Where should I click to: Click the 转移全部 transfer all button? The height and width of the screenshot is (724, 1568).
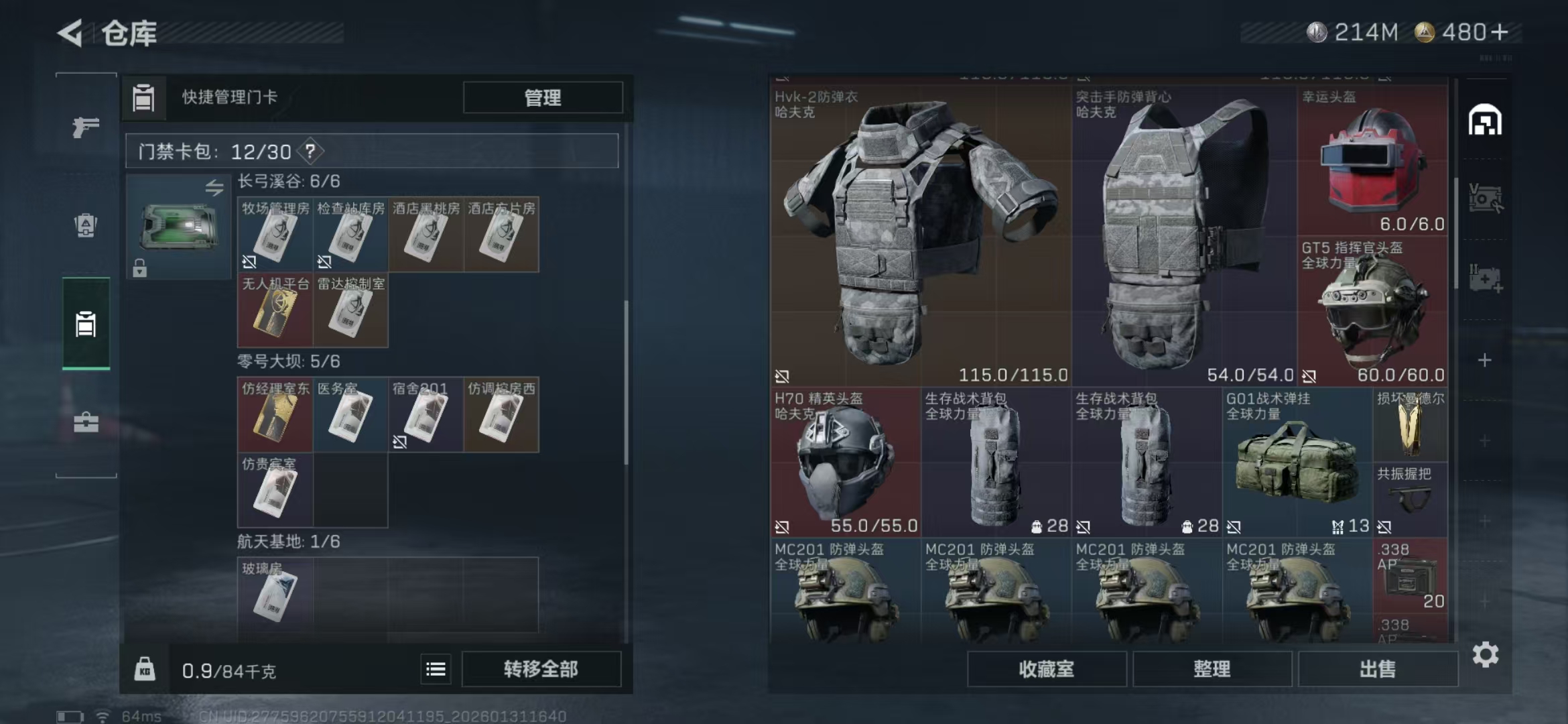click(x=541, y=669)
